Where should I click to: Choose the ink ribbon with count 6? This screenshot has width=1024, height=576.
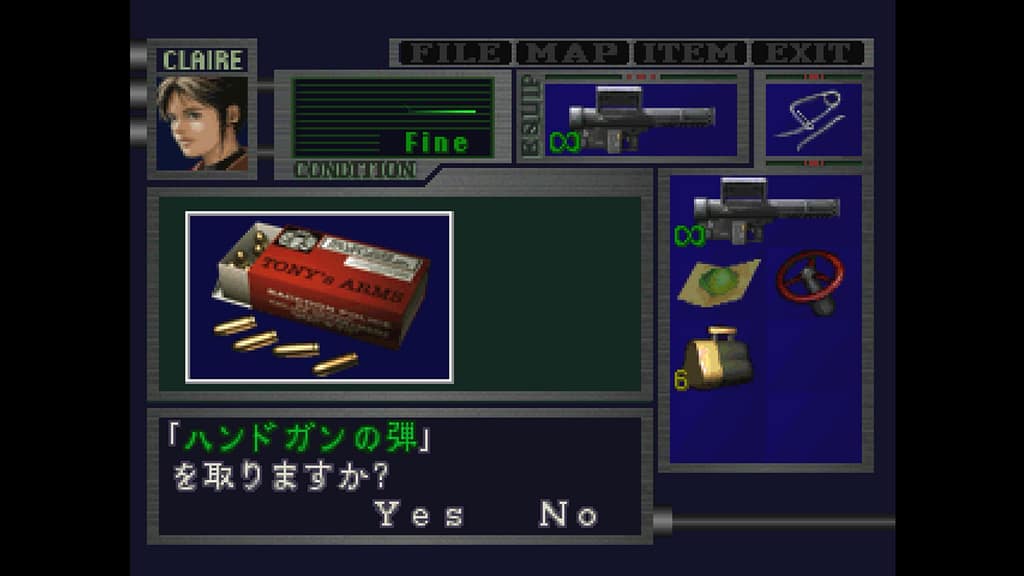click(716, 358)
